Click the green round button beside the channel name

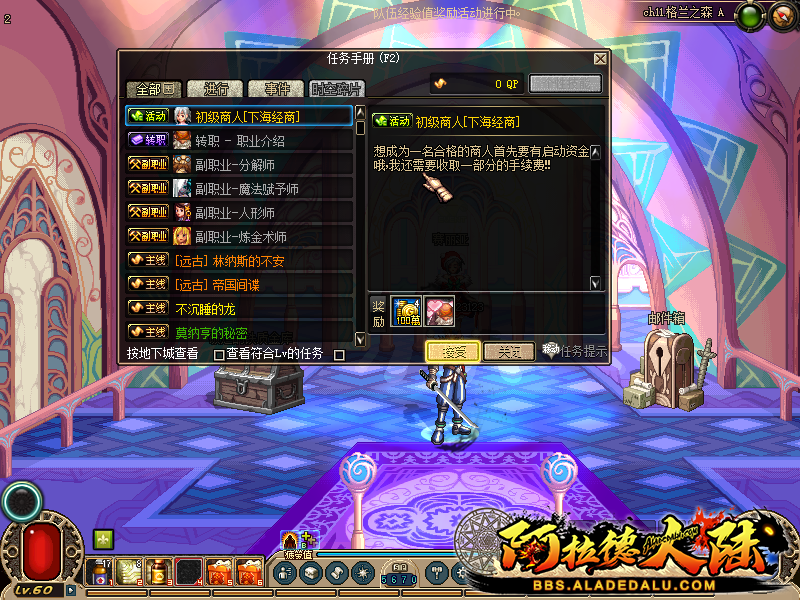751,15
